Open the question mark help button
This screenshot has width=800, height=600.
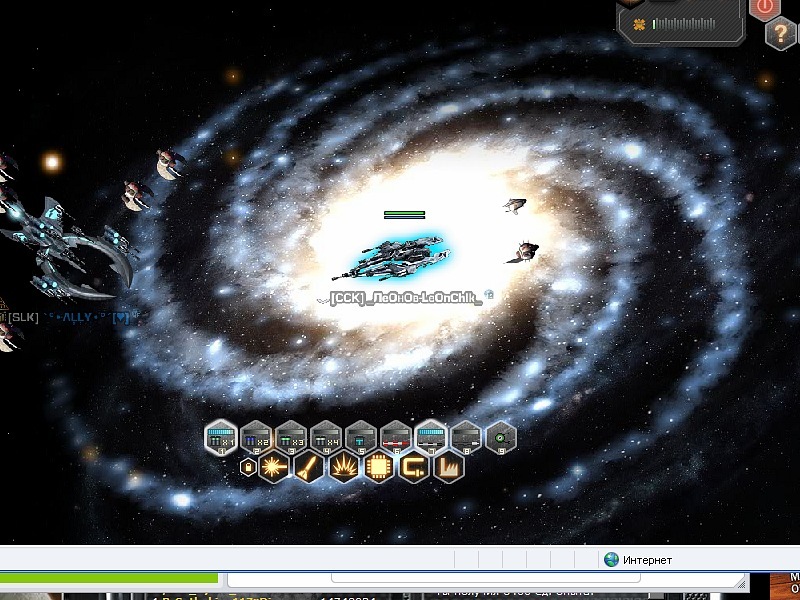(781, 34)
